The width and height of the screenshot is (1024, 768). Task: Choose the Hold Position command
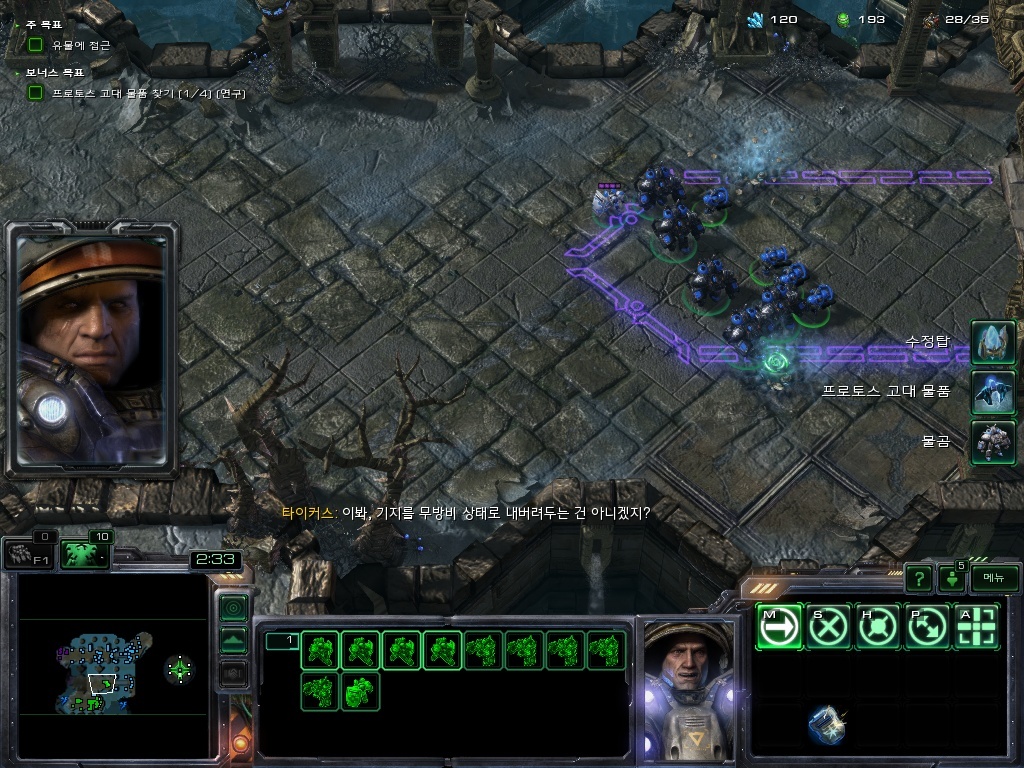(879, 627)
